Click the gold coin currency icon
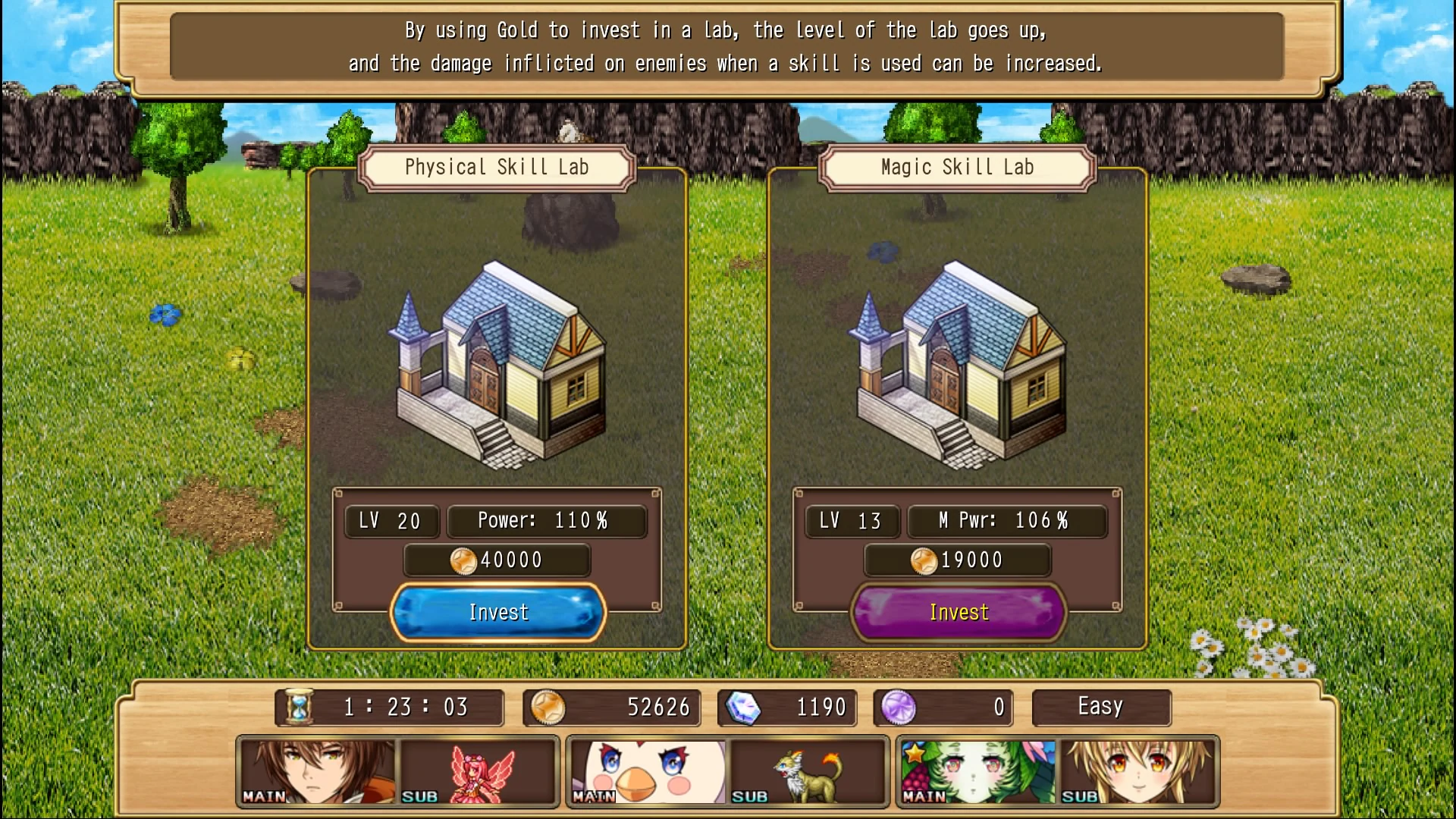Viewport: 1456px width, 819px height. tap(549, 708)
